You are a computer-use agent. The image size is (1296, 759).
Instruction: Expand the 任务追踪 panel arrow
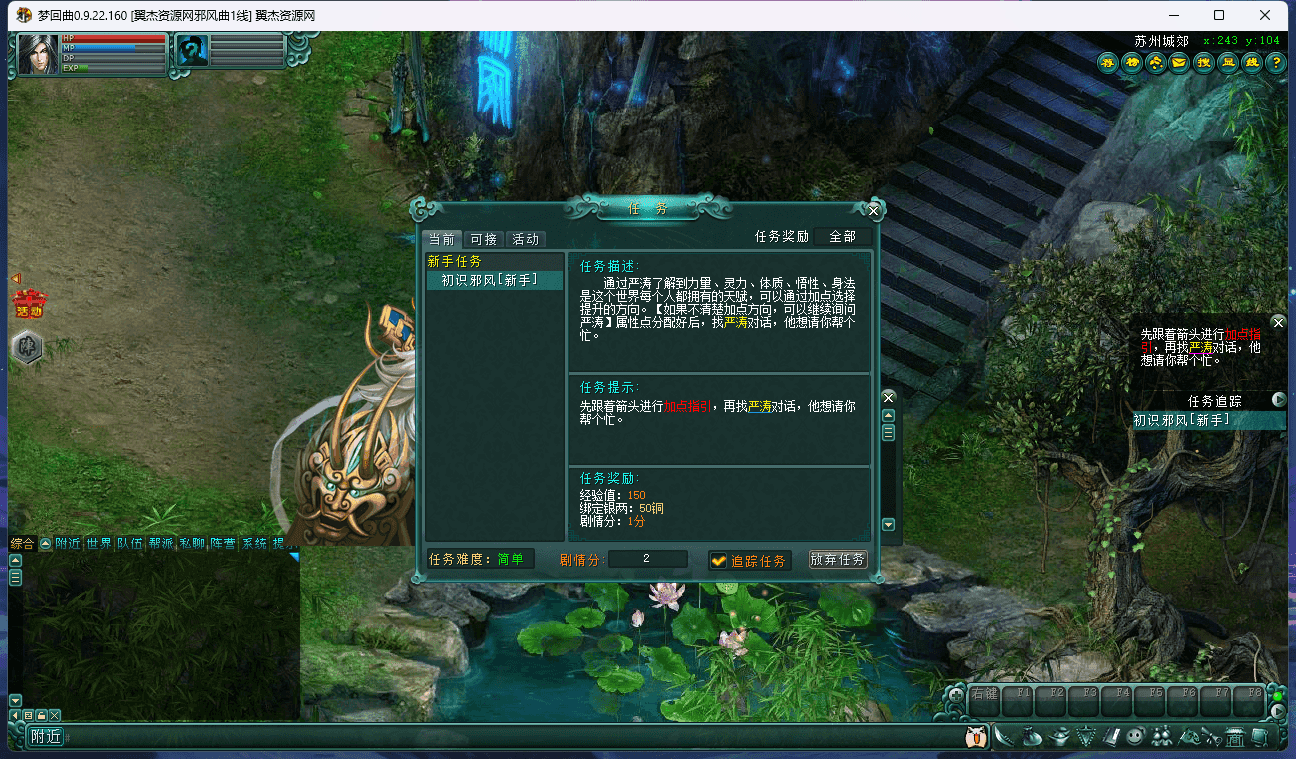tap(1280, 399)
